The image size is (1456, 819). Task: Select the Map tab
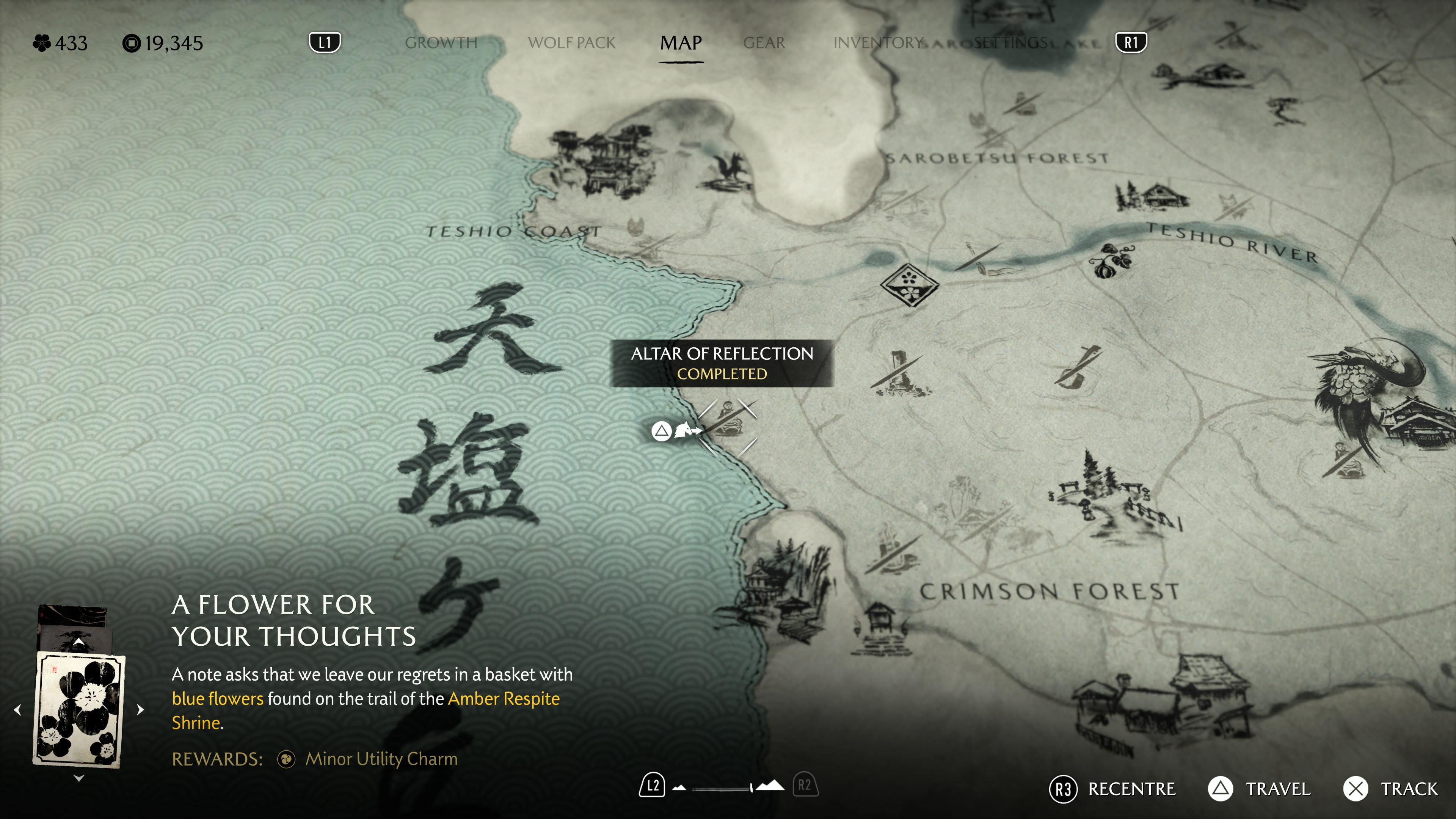coord(681,43)
